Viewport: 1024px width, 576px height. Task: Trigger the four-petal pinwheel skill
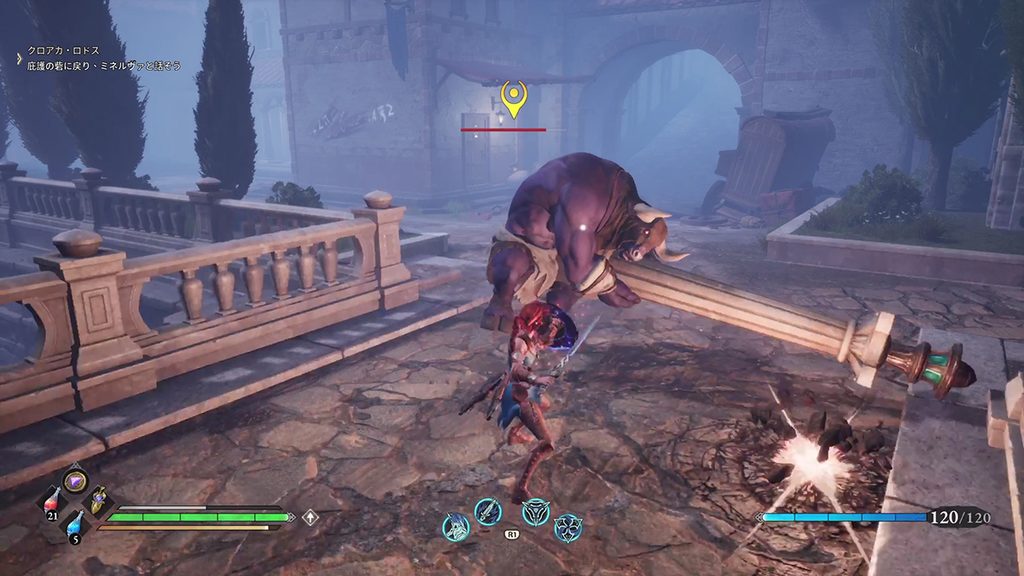point(568,527)
